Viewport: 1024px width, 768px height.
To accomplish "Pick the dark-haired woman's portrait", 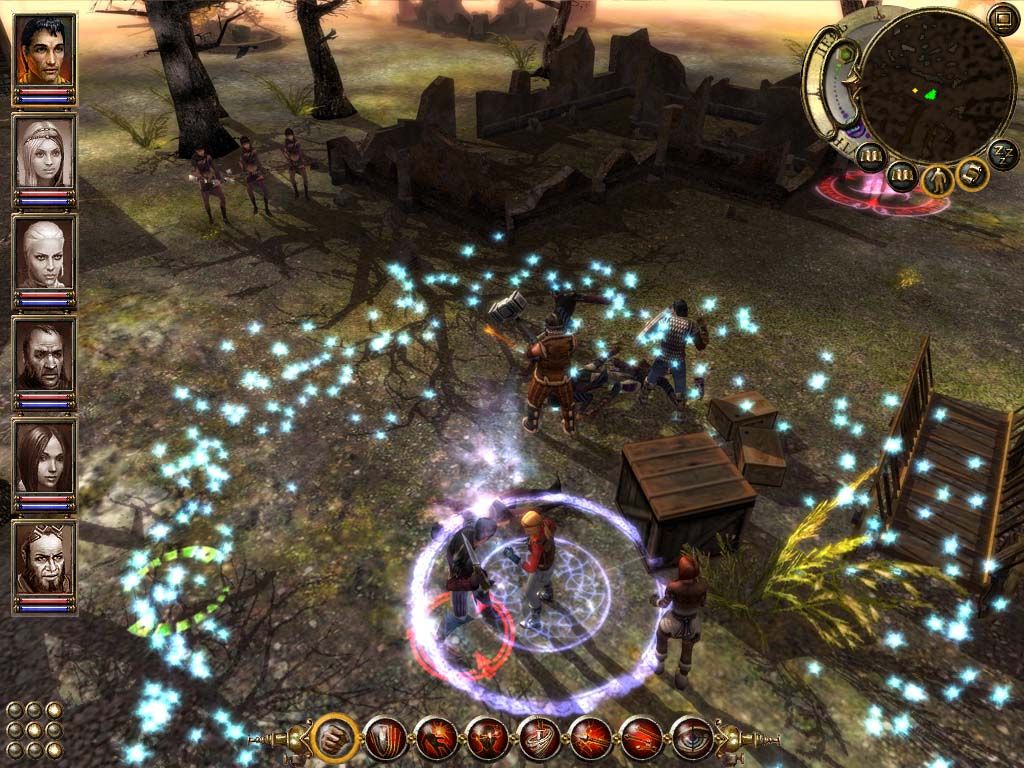I will 44,457.
